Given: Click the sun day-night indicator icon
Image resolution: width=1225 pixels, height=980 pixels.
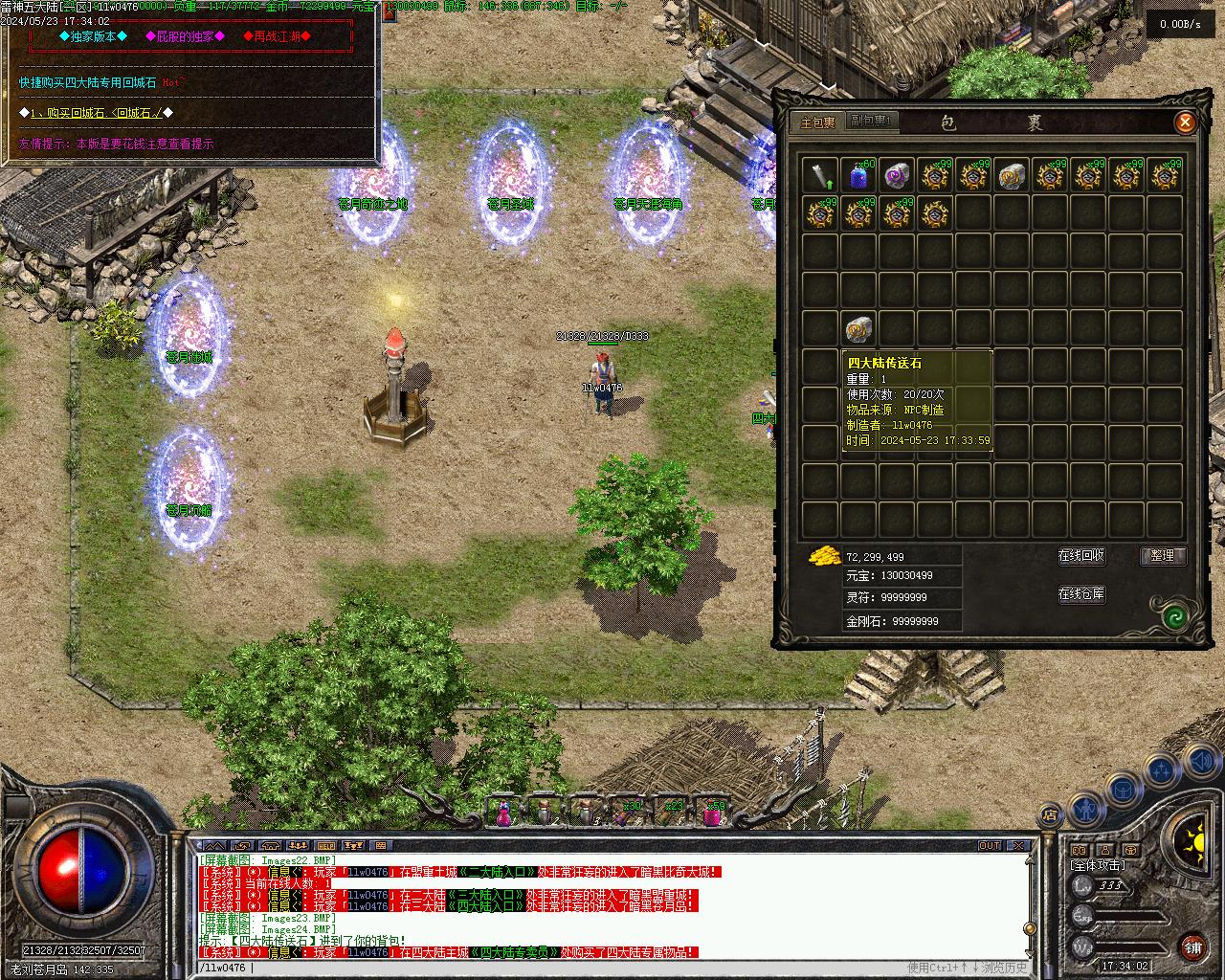Looking at the screenshot, I should tap(1192, 842).
